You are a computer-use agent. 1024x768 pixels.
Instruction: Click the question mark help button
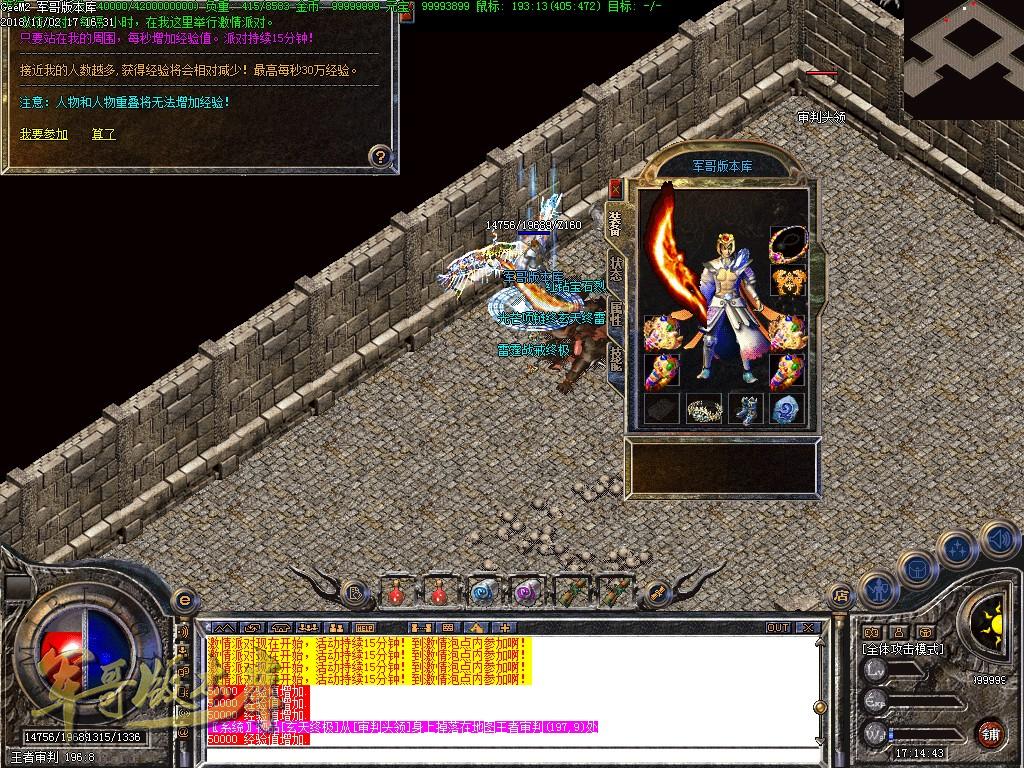pos(379,155)
